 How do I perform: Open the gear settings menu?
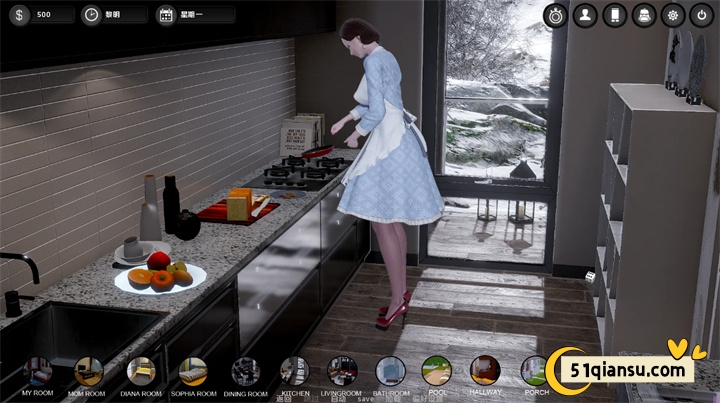[673, 15]
